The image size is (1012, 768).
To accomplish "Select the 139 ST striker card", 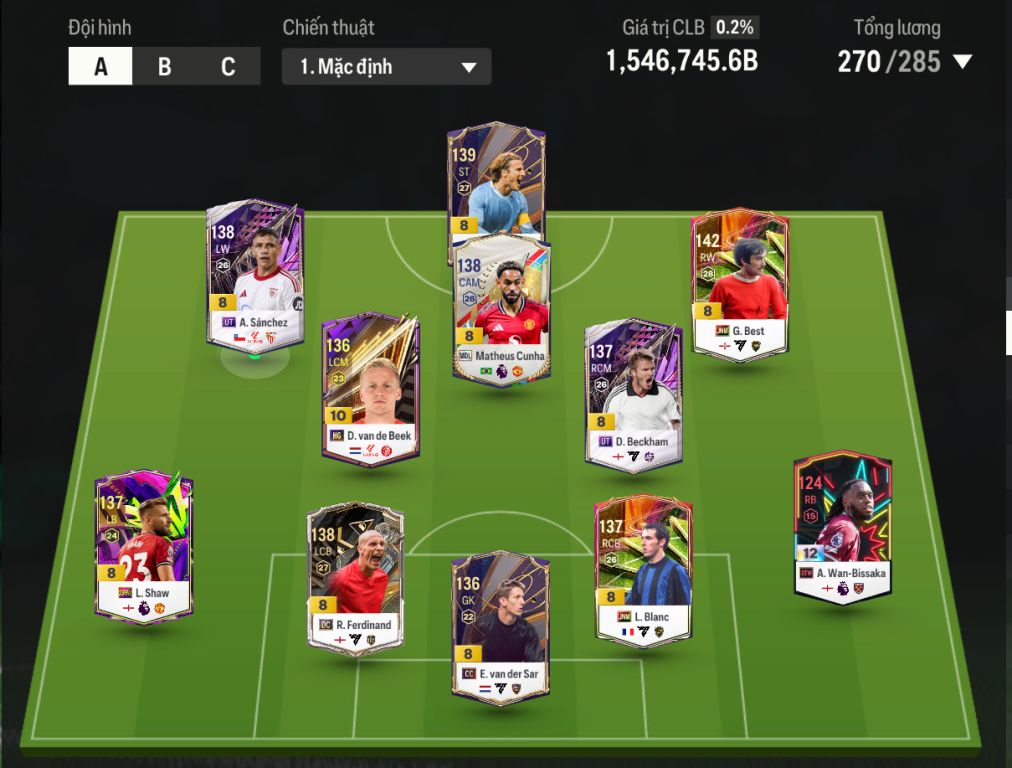I will pos(495,178).
